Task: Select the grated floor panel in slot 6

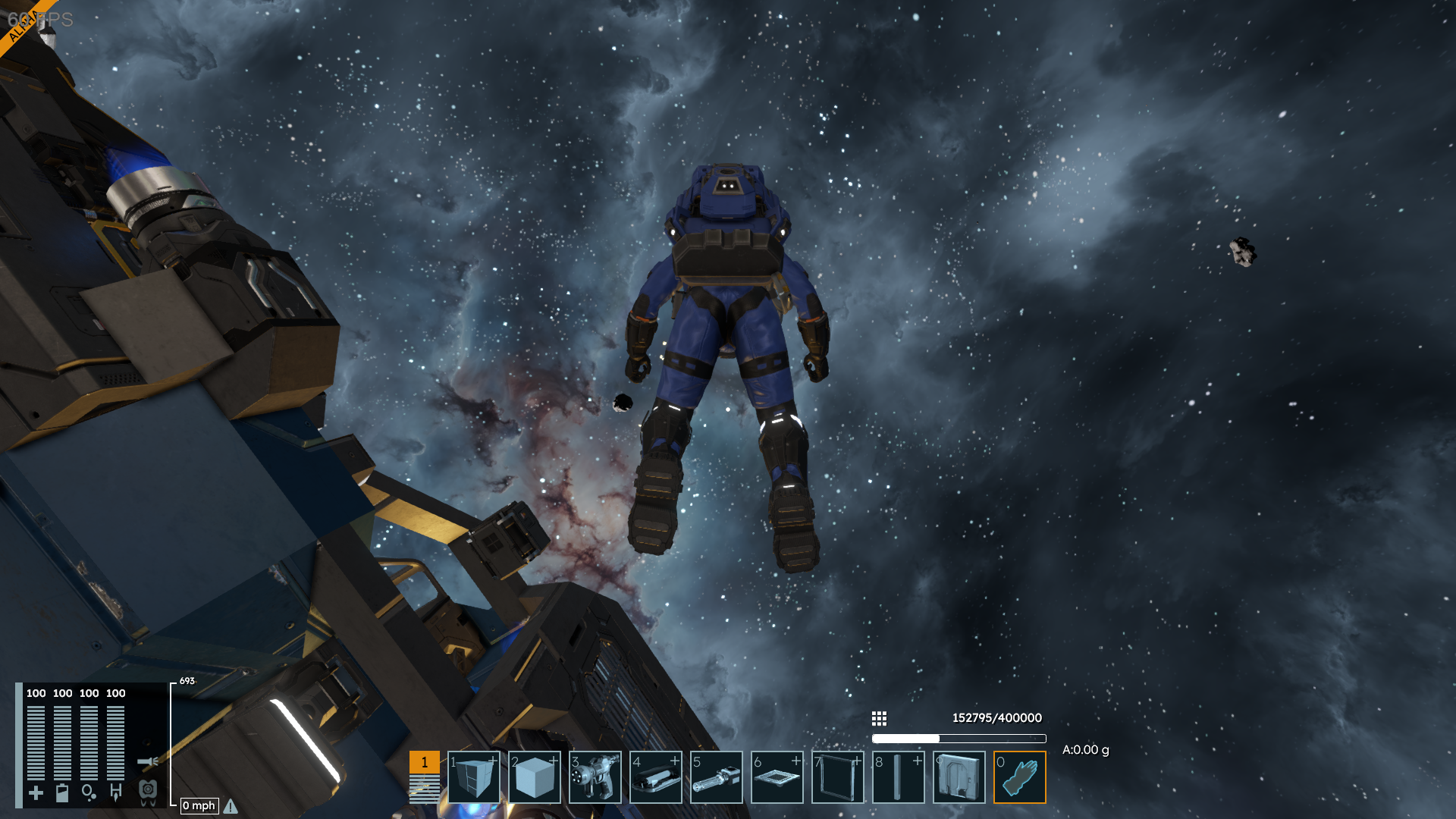Action: coord(777,777)
